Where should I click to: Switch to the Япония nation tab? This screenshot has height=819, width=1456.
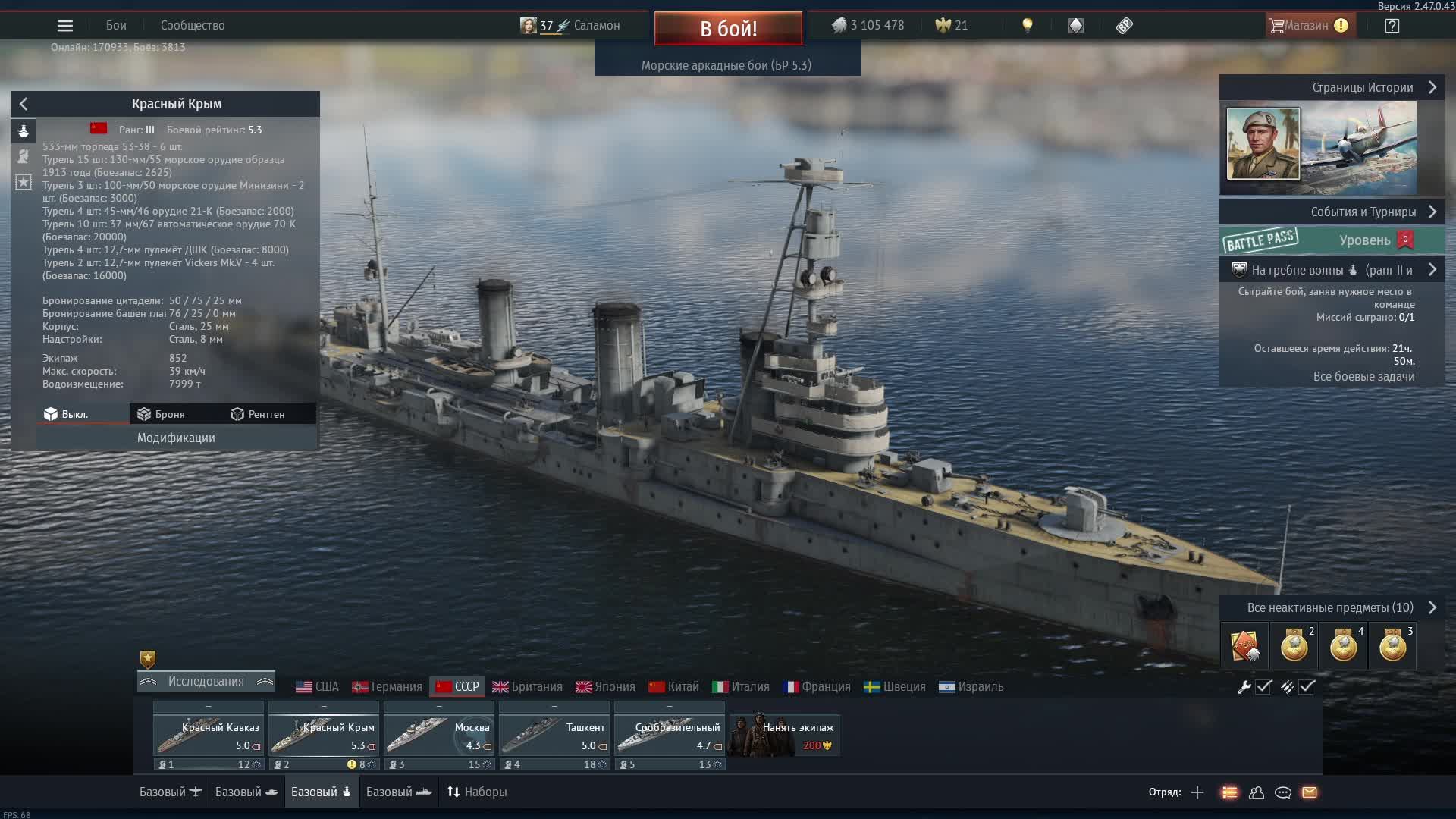point(605,686)
